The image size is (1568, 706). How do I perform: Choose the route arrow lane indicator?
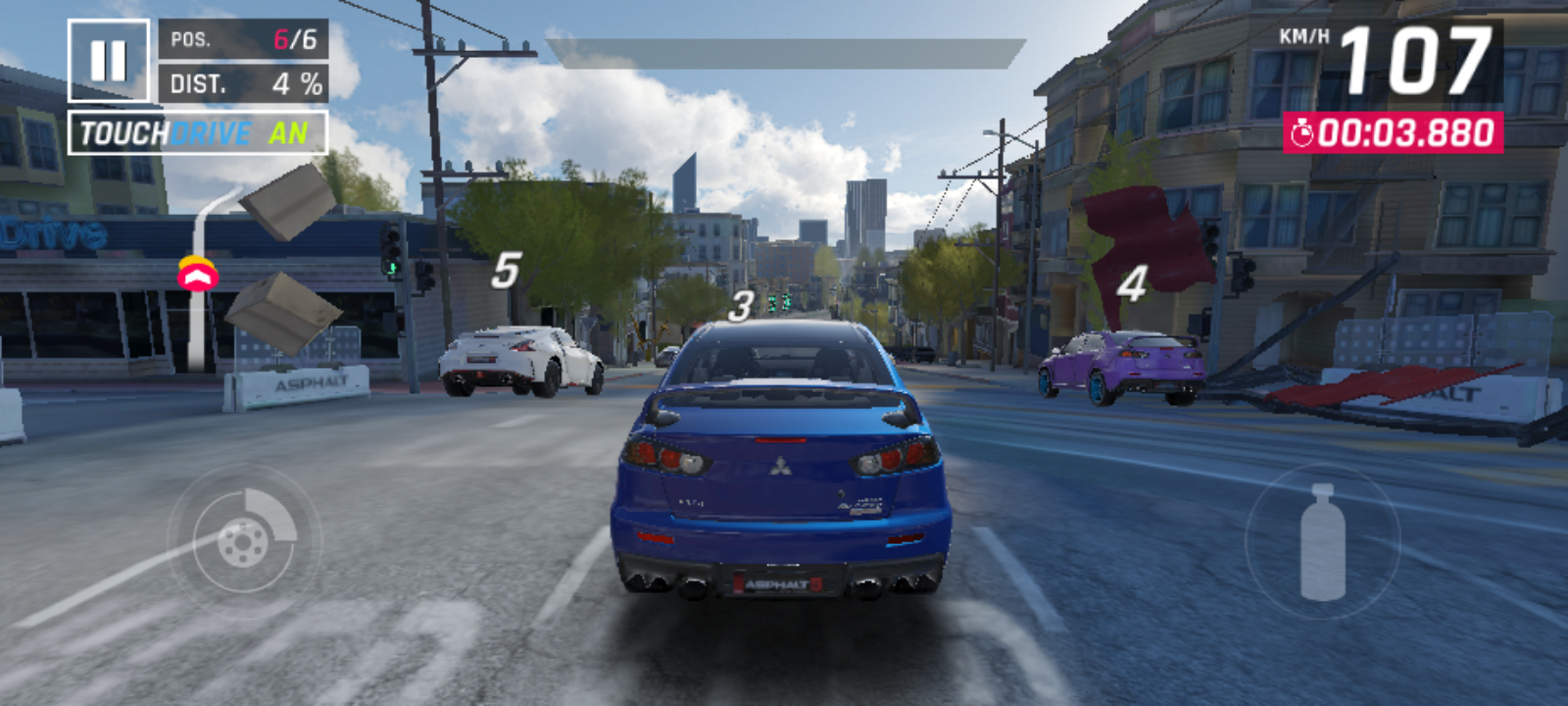click(x=198, y=276)
